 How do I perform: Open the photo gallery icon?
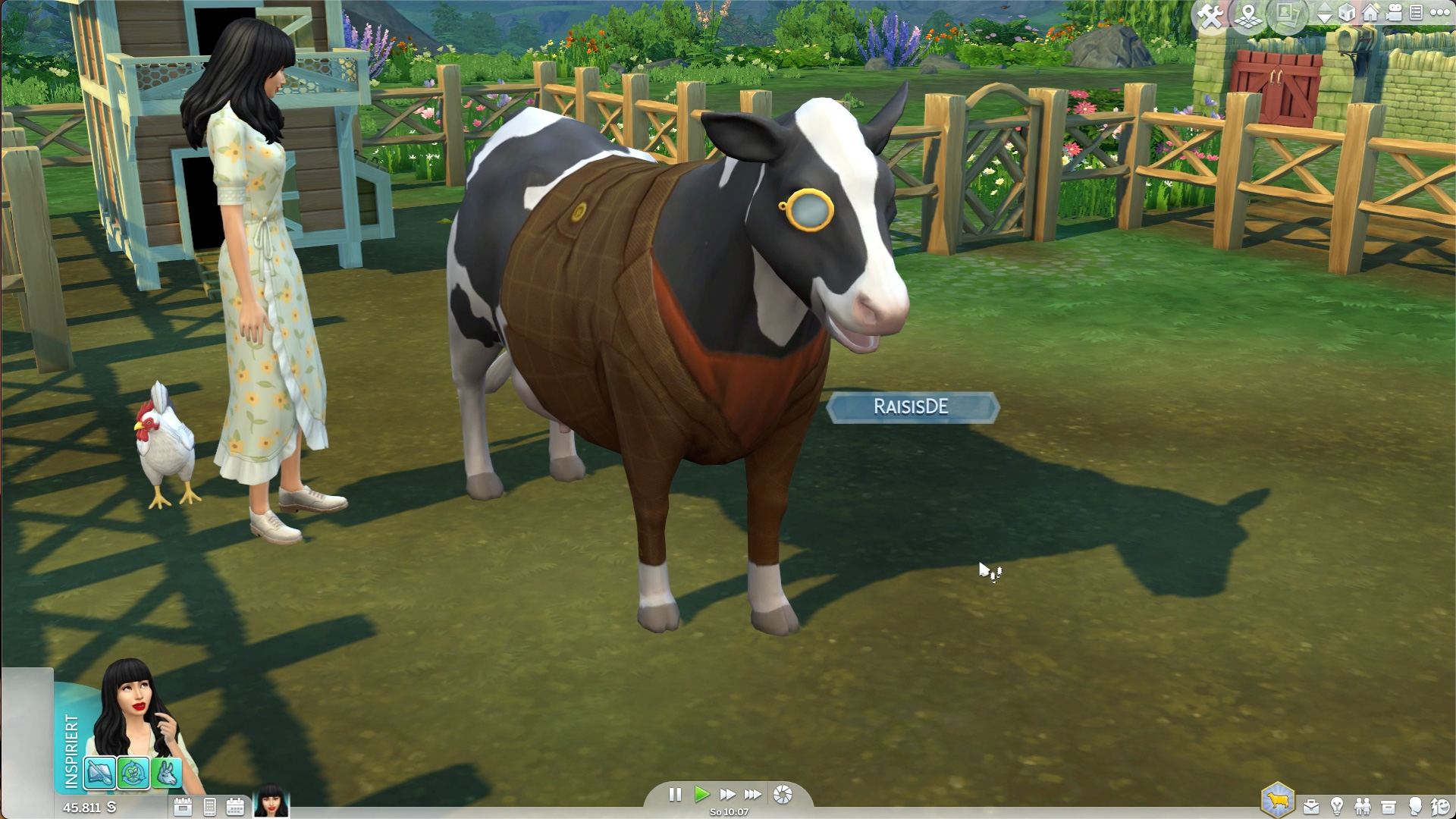click(x=1286, y=14)
